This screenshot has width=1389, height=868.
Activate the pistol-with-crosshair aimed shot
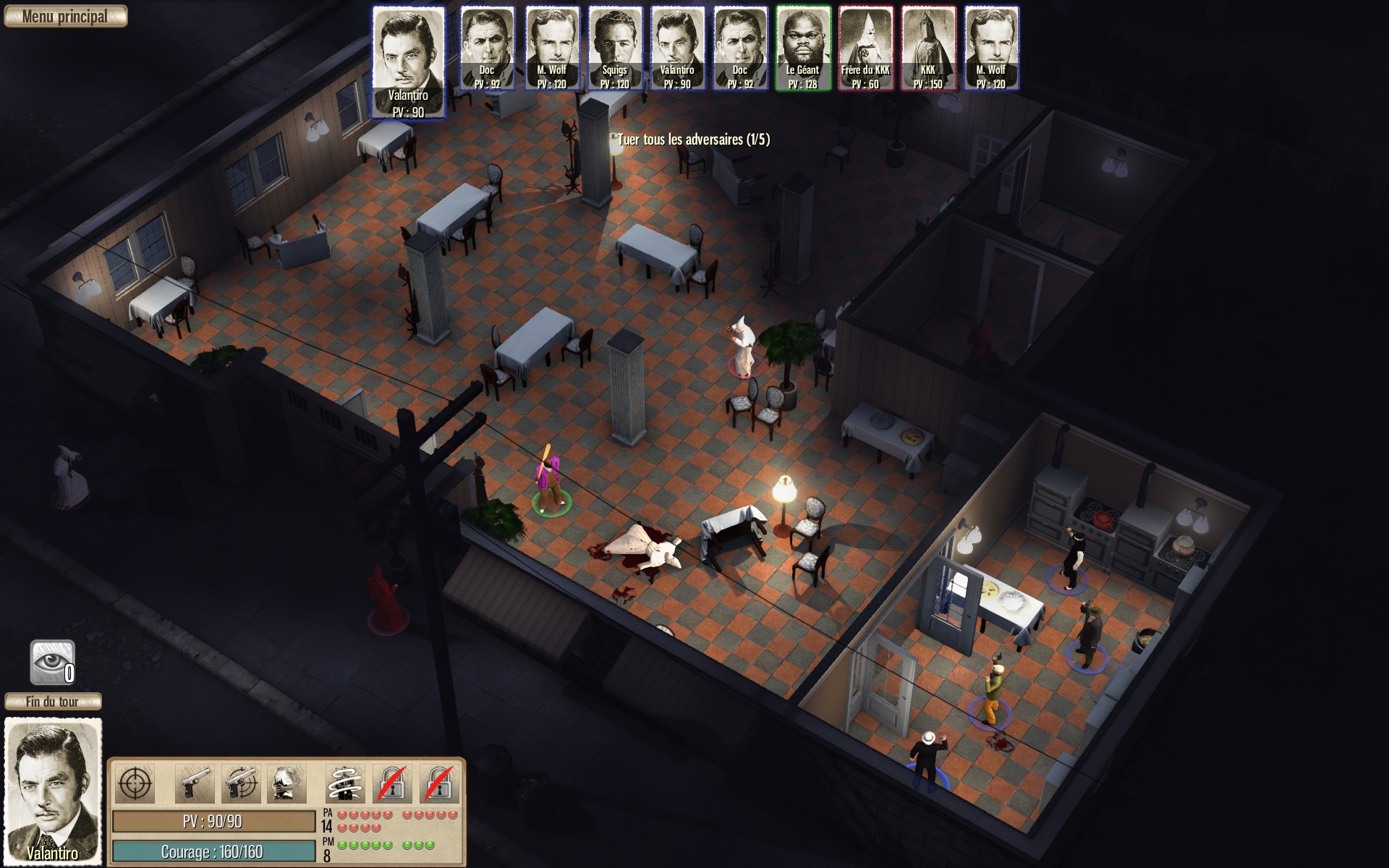(242, 784)
